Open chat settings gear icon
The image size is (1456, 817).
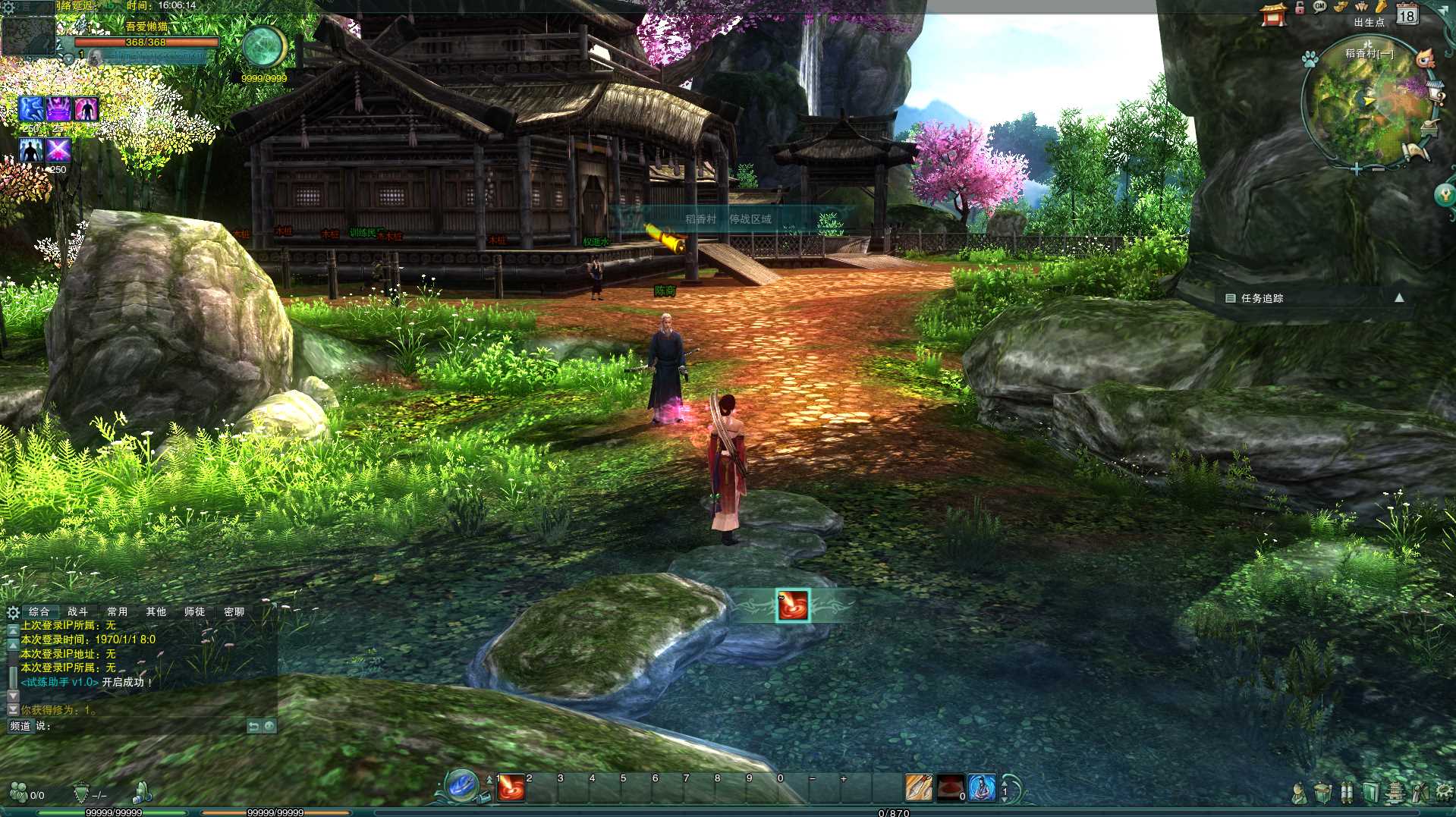[13, 612]
